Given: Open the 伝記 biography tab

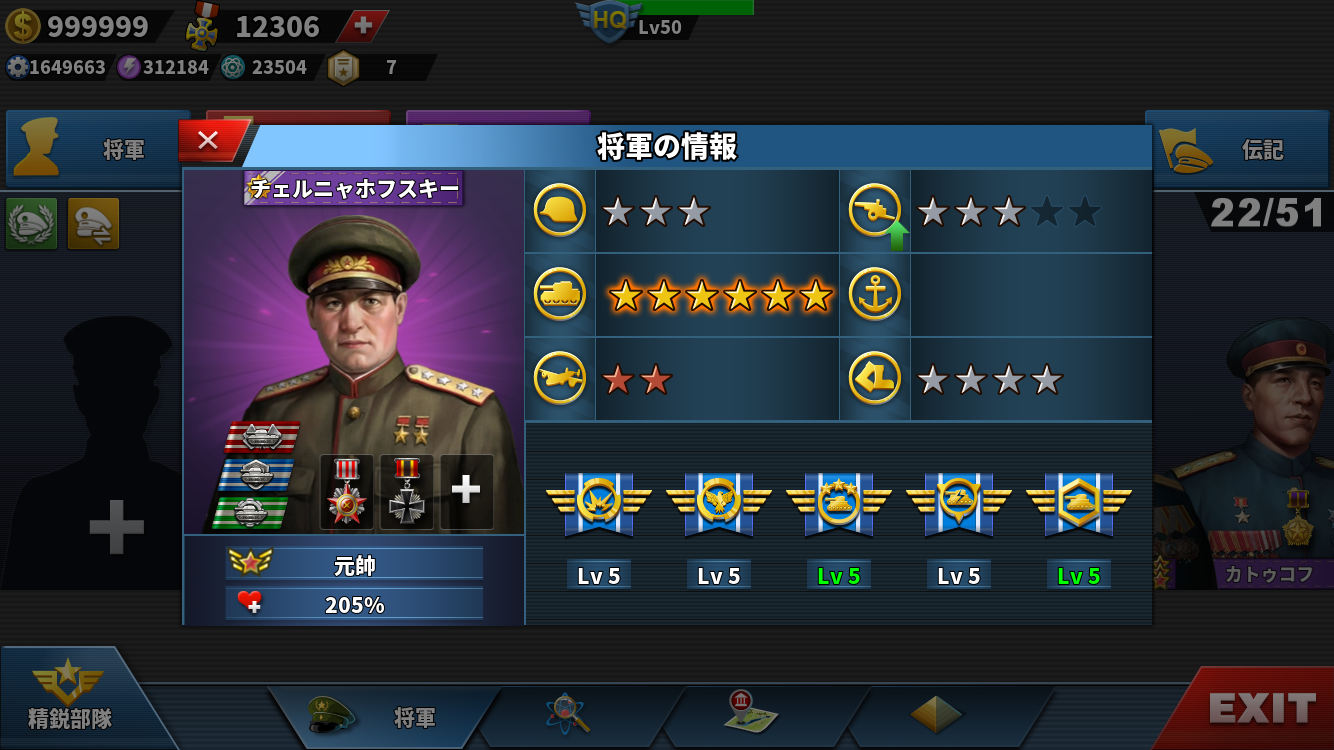Looking at the screenshot, I should [x=1242, y=150].
